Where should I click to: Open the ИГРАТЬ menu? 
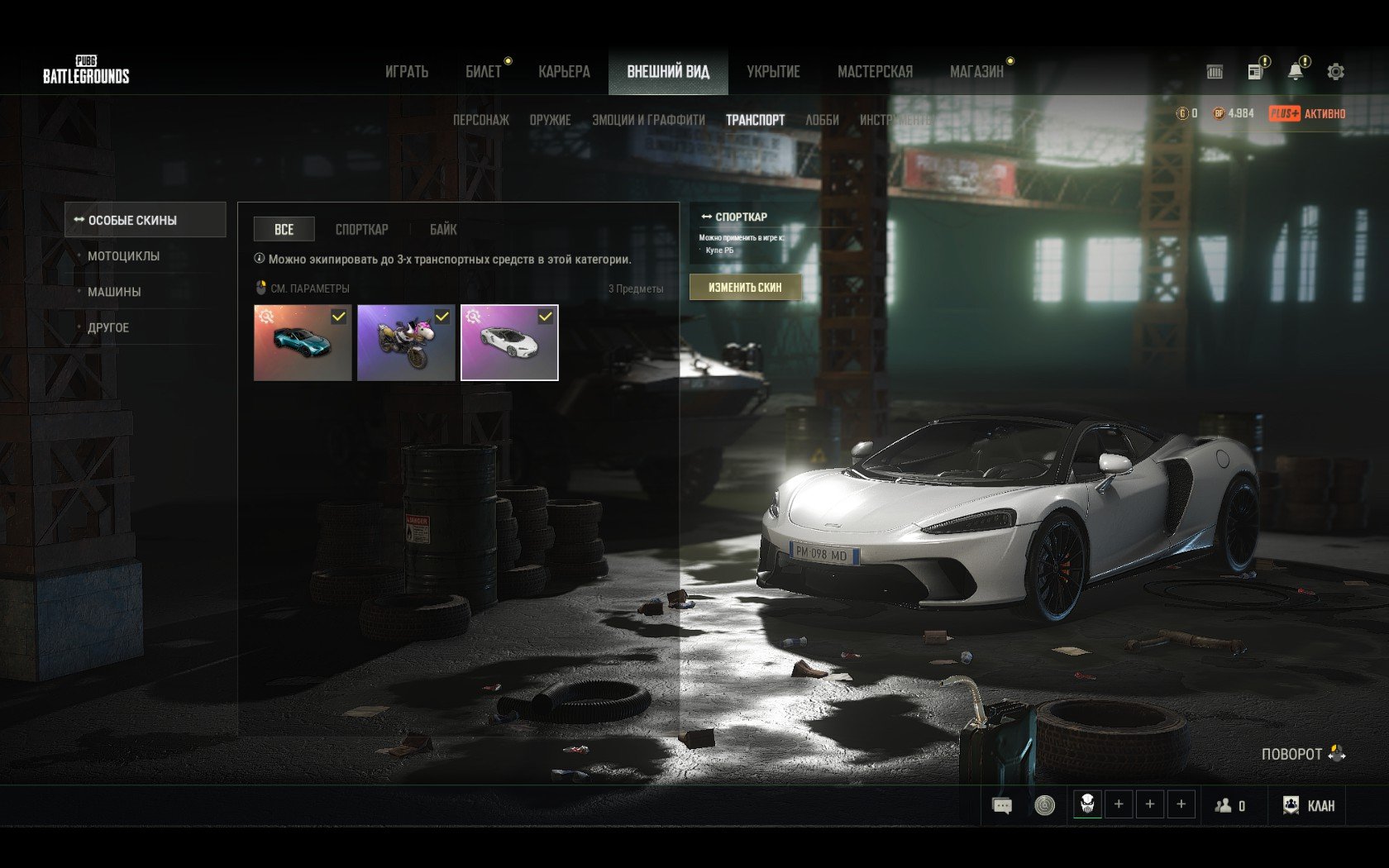(406, 72)
